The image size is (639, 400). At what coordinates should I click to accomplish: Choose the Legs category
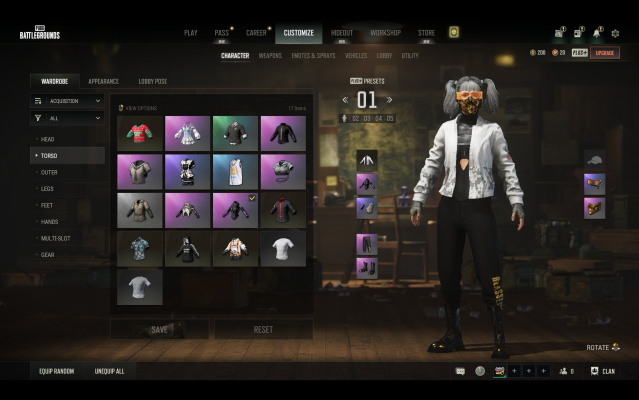click(x=48, y=188)
